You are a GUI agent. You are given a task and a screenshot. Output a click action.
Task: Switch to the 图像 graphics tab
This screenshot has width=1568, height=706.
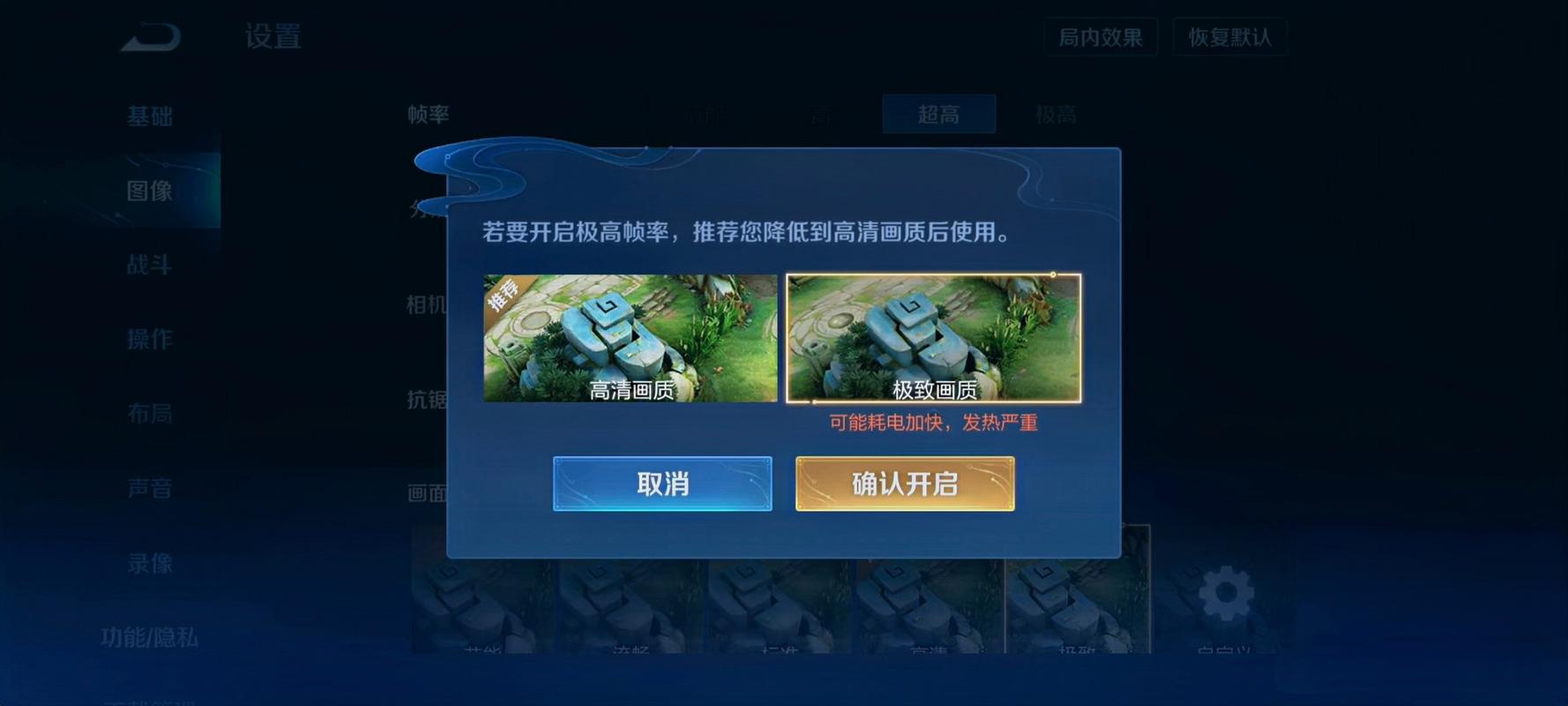[x=152, y=191]
